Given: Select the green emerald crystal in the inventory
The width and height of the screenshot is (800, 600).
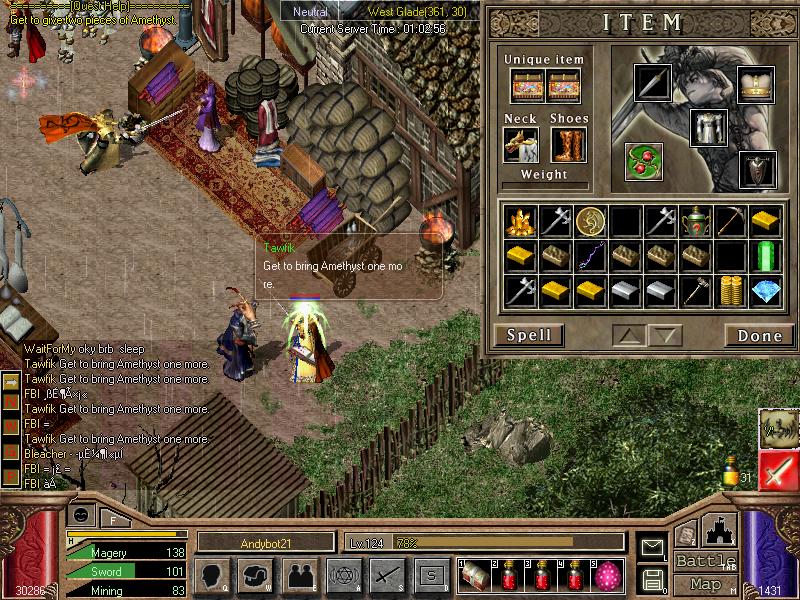Looking at the screenshot, I should point(766,255).
